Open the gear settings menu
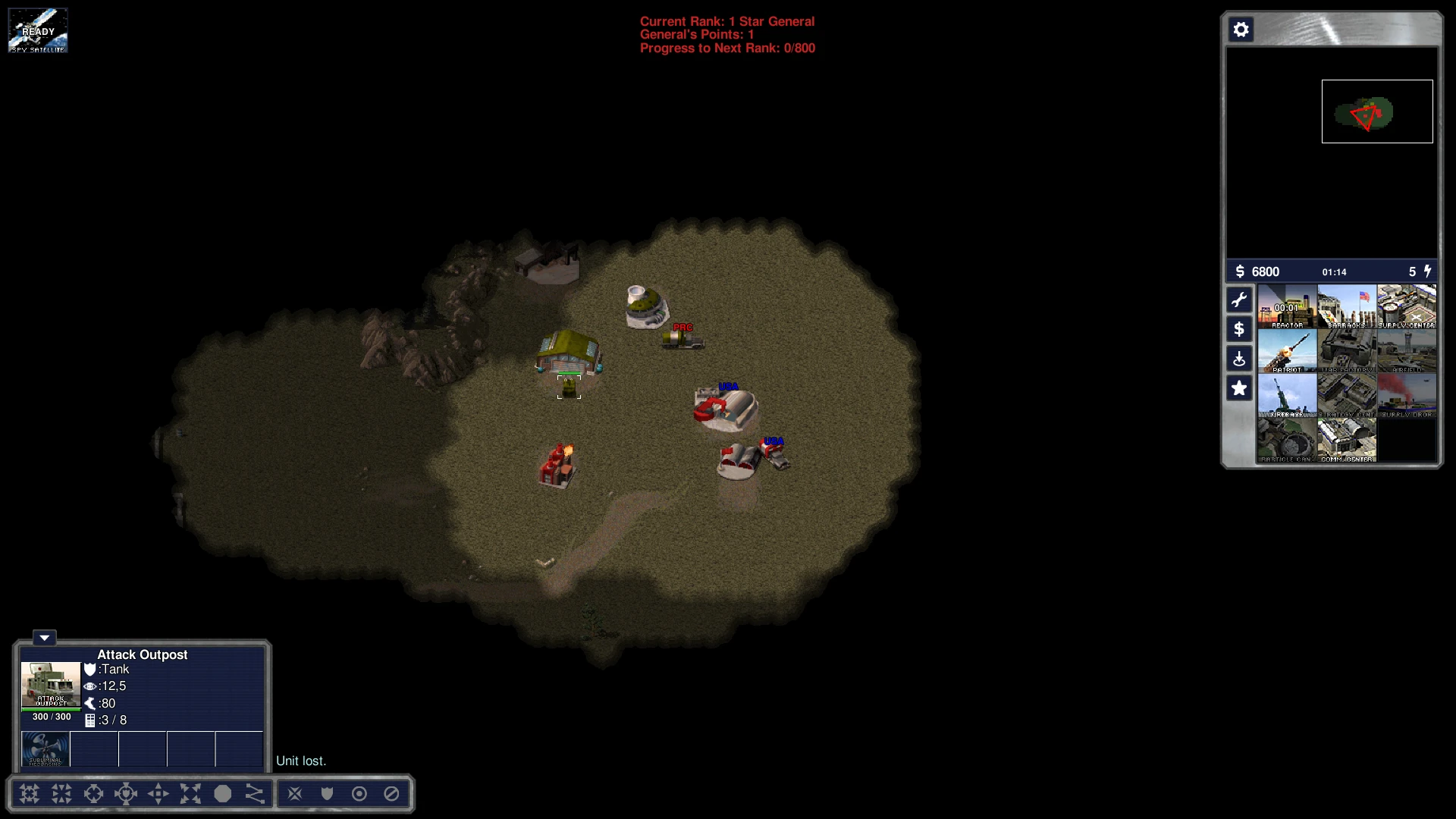Screen dimensions: 1456x819 pyautogui.click(x=1241, y=30)
